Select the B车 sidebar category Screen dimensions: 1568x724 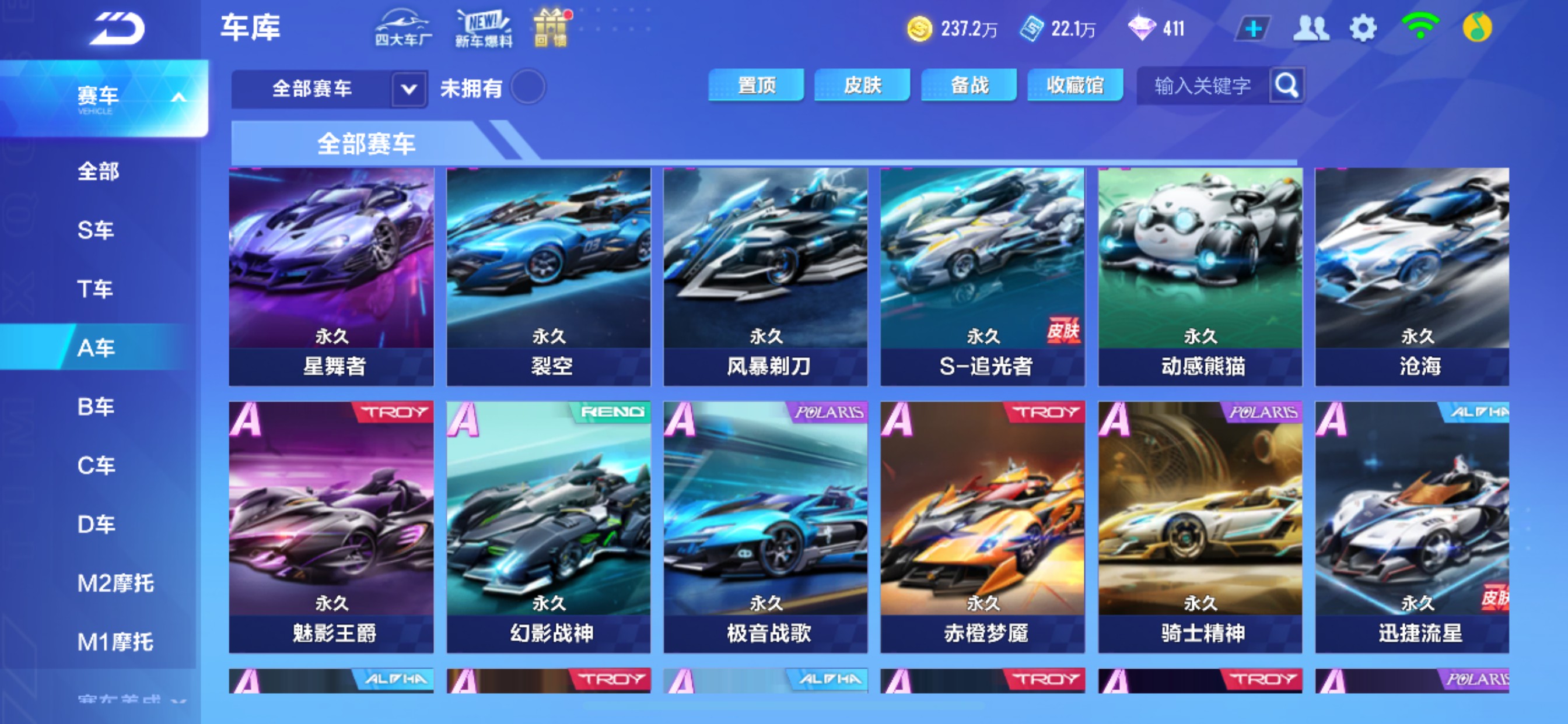[x=96, y=406]
